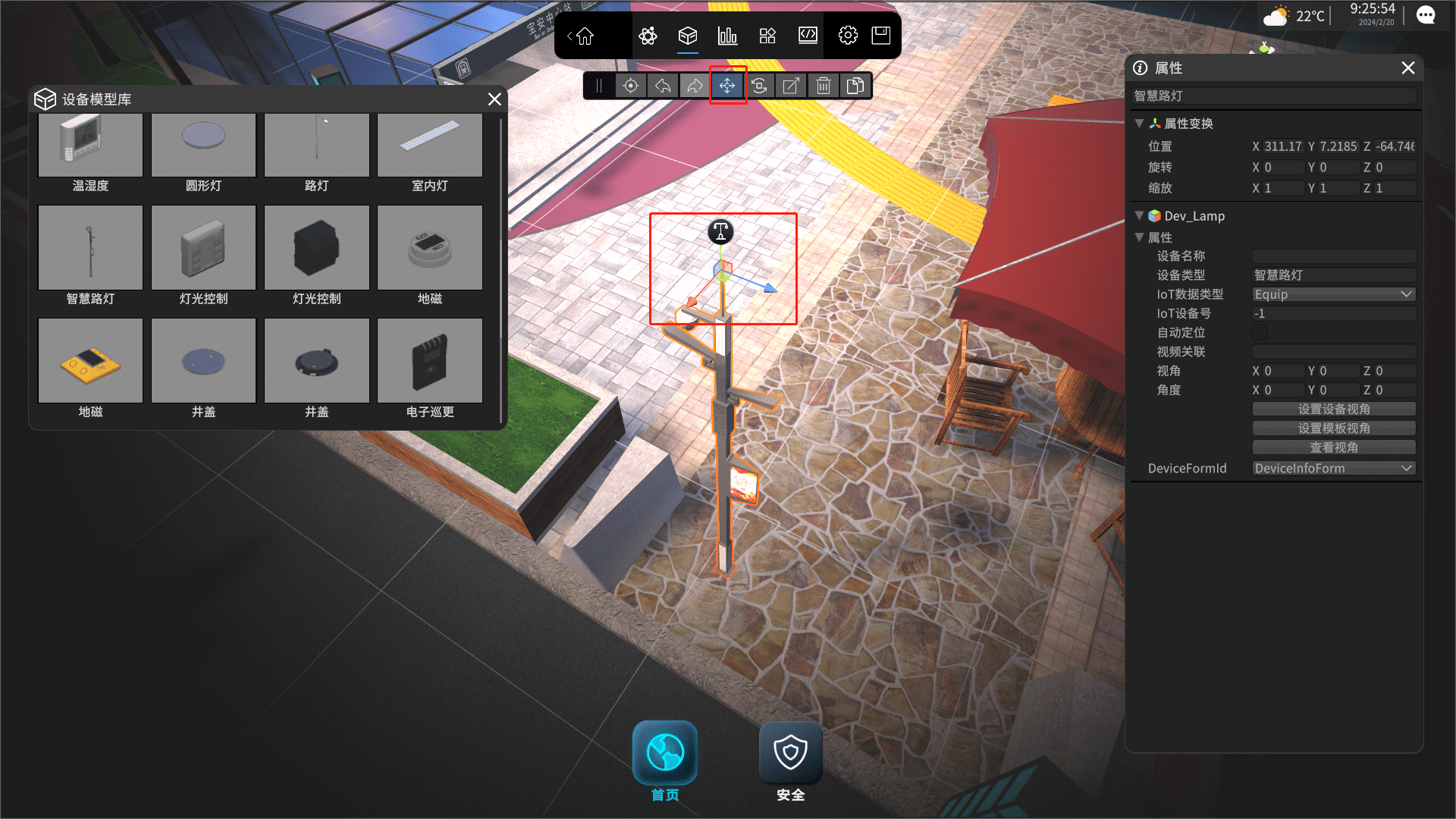Activate the move tool with the four-arrow icon
The width and height of the screenshot is (1456, 819).
(x=727, y=86)
